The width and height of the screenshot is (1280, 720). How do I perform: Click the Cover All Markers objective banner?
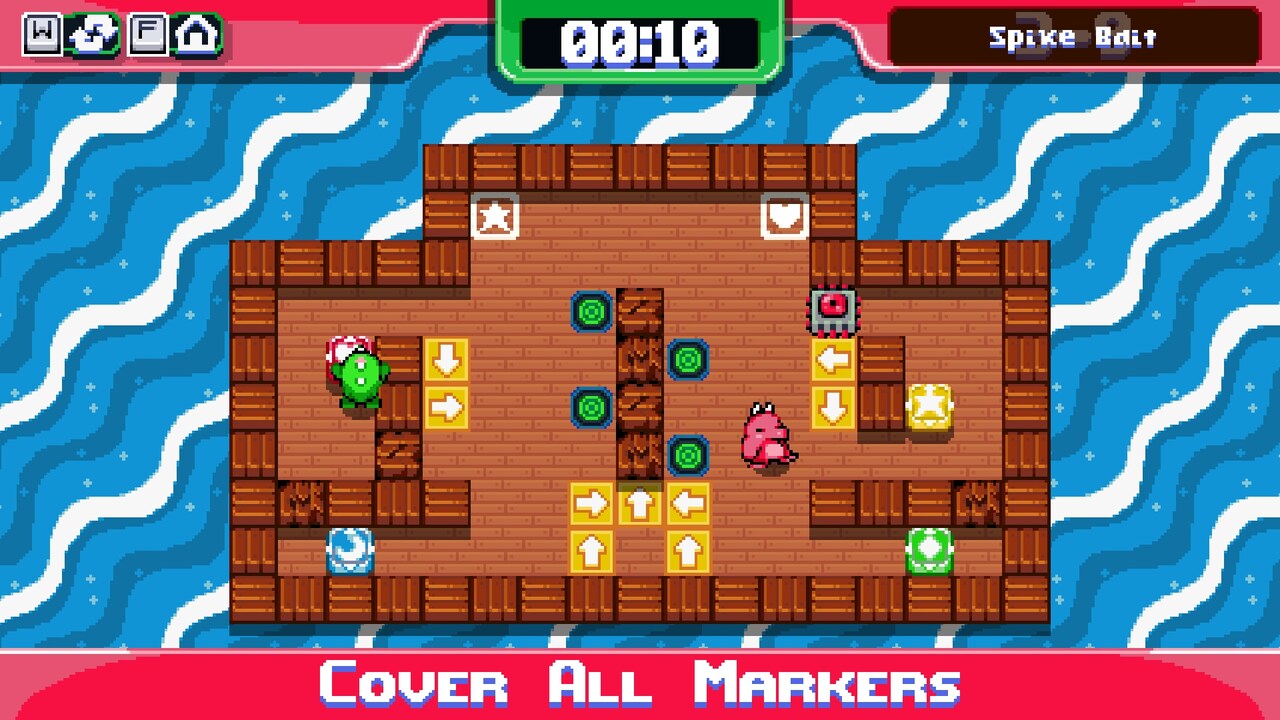pyautogui.click(x=640, y=686)
